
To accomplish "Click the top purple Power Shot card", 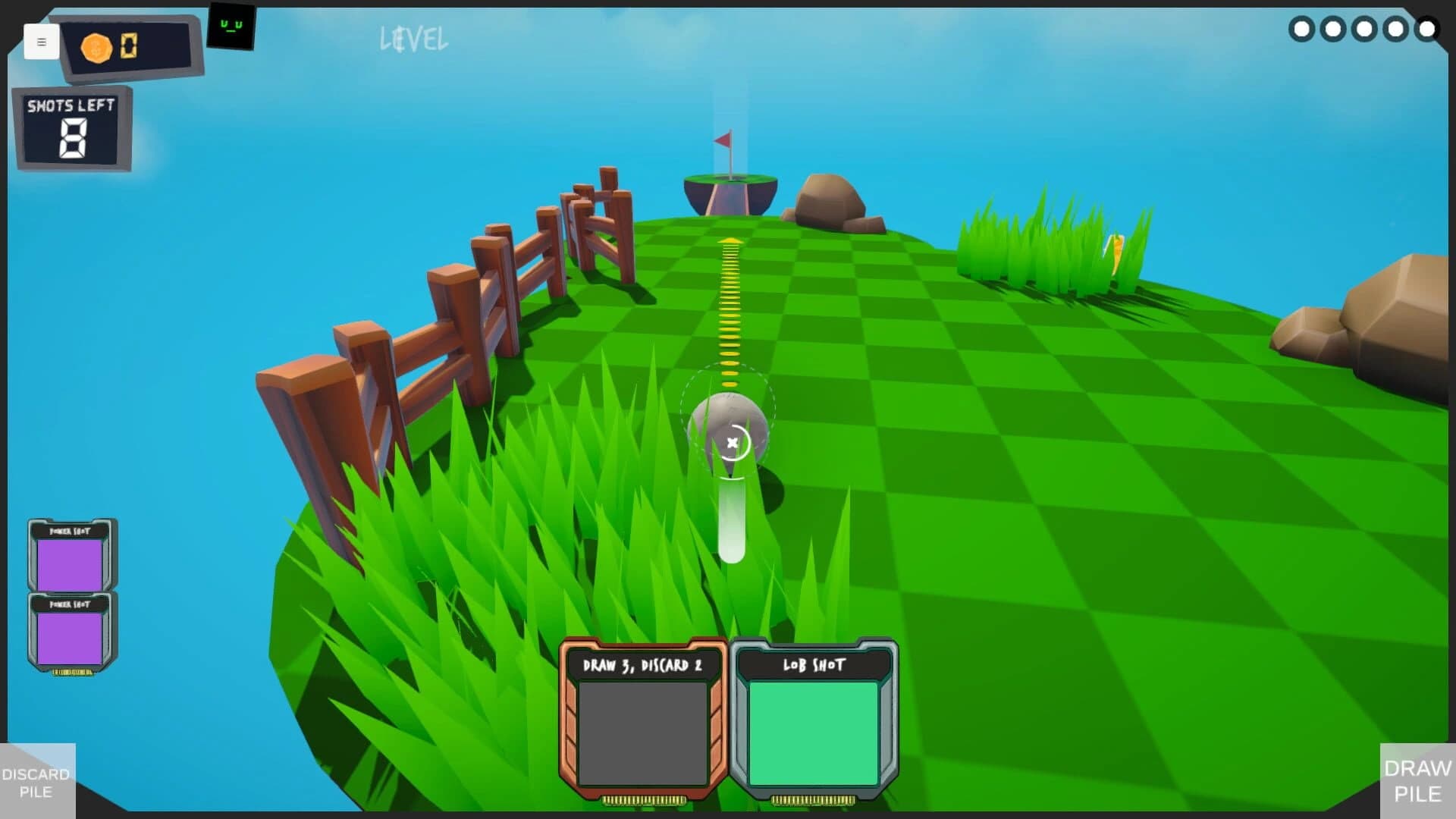I will (x=71, y=559).
